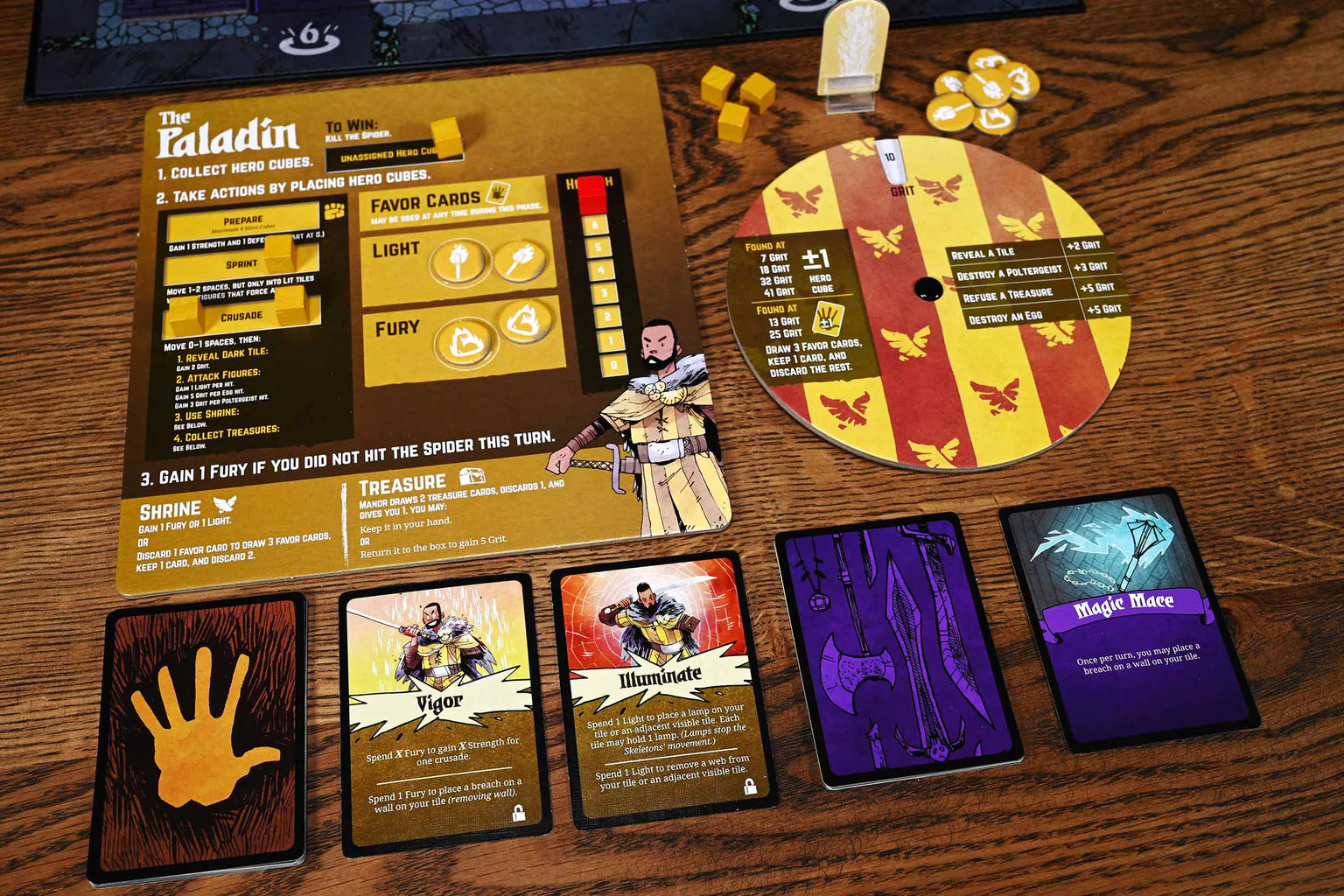The height and width of the screenshot is (896, 1344).
Task: Choose the Prepare action space
Action: (x=242, y=220)
